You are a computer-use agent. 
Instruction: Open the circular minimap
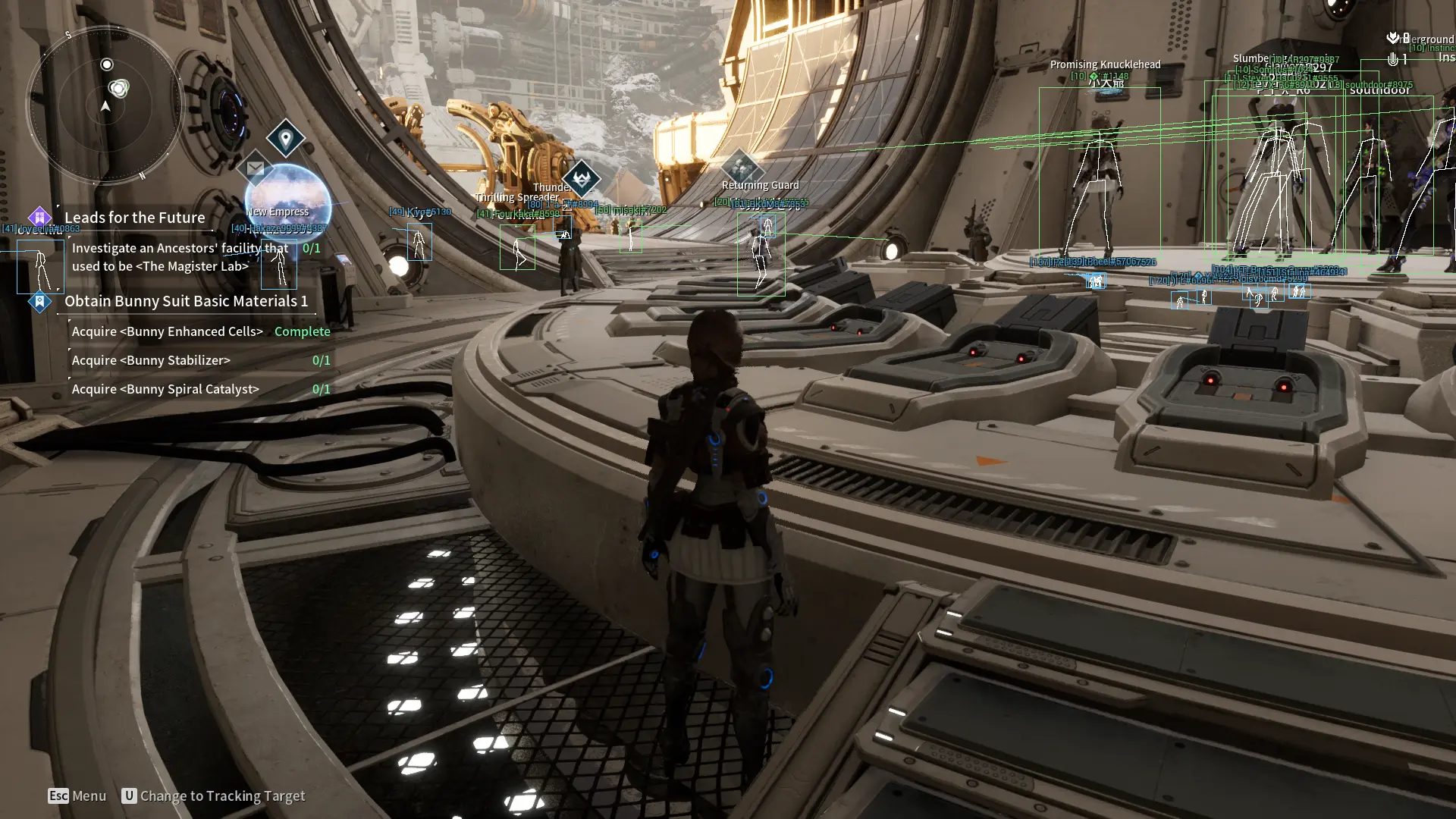(105, 105)
